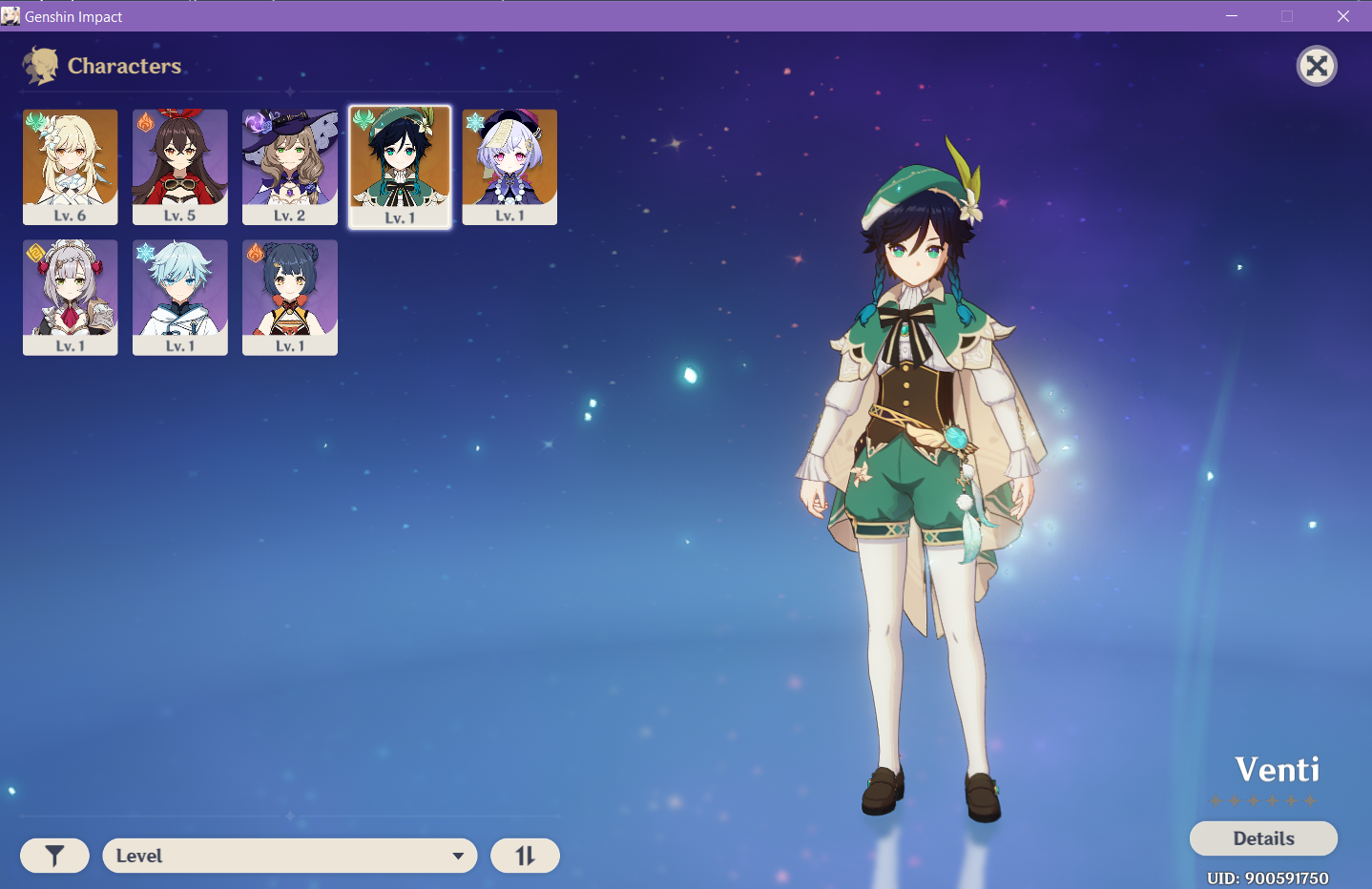Pick the Qiqi character card
This screenshot has height=889, width=1372.
coord(509,166)
